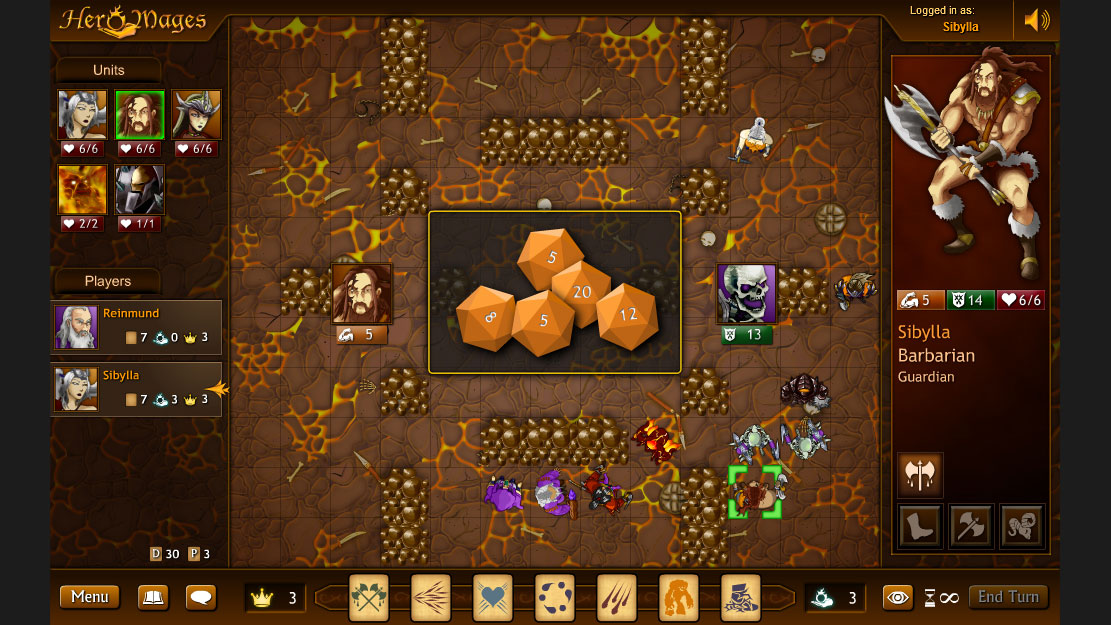Choose the pierced heart spell card
Viewport: 1111px width, 625px height.
click(x=493, y=597)
